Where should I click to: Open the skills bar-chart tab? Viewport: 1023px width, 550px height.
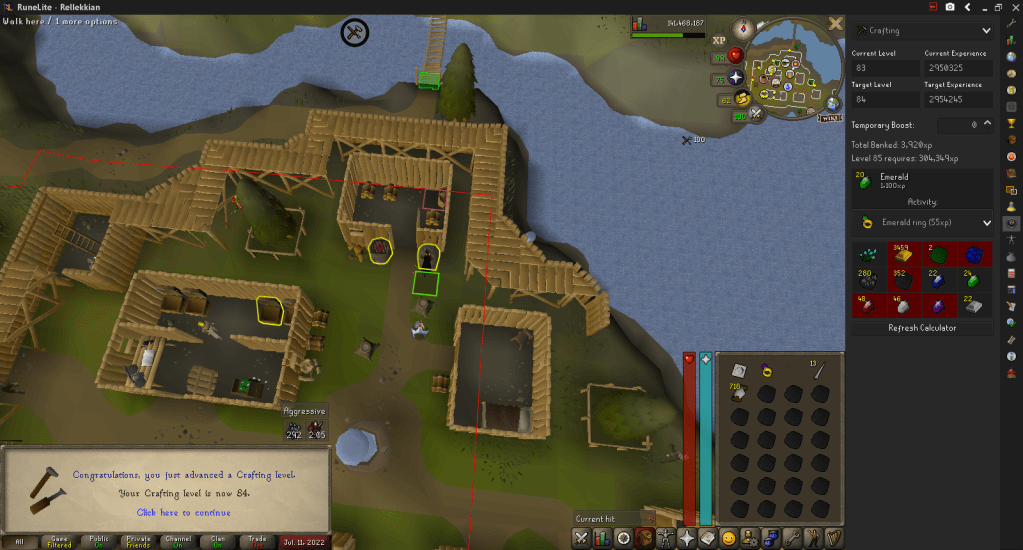[x=603, y=538]
